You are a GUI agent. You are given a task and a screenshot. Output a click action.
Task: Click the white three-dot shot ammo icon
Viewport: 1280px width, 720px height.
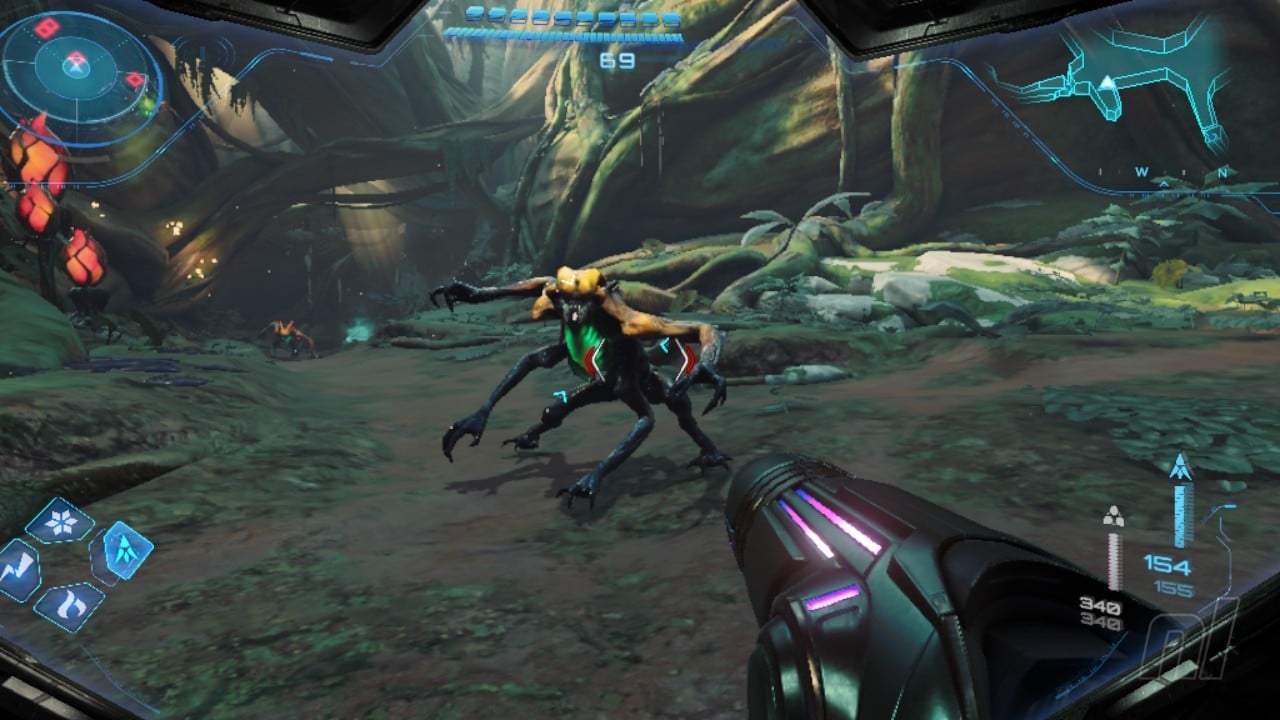1113,517
